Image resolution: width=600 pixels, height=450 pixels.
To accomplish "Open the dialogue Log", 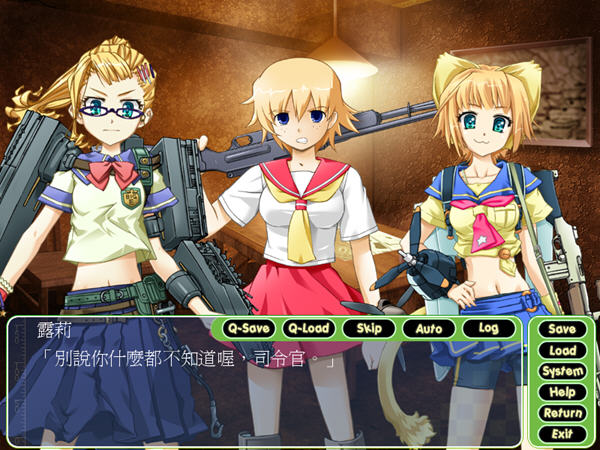I will pyautogui.click(x=488, y=328).
